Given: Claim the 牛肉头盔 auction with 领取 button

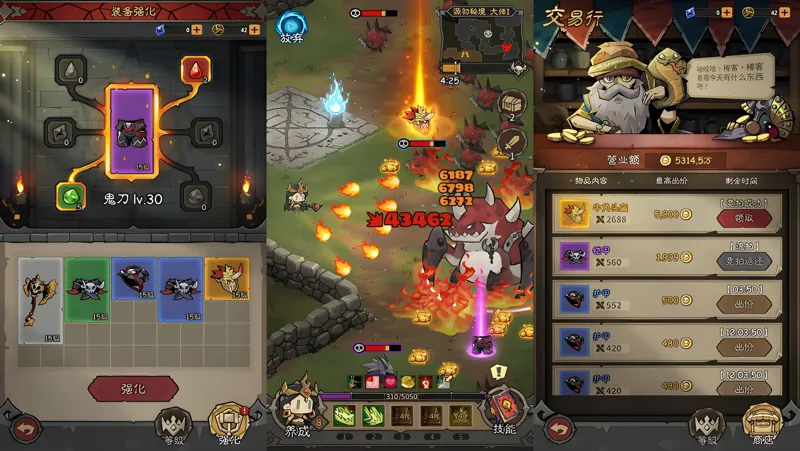Looking at the screenshot, I should pos(744,218).
